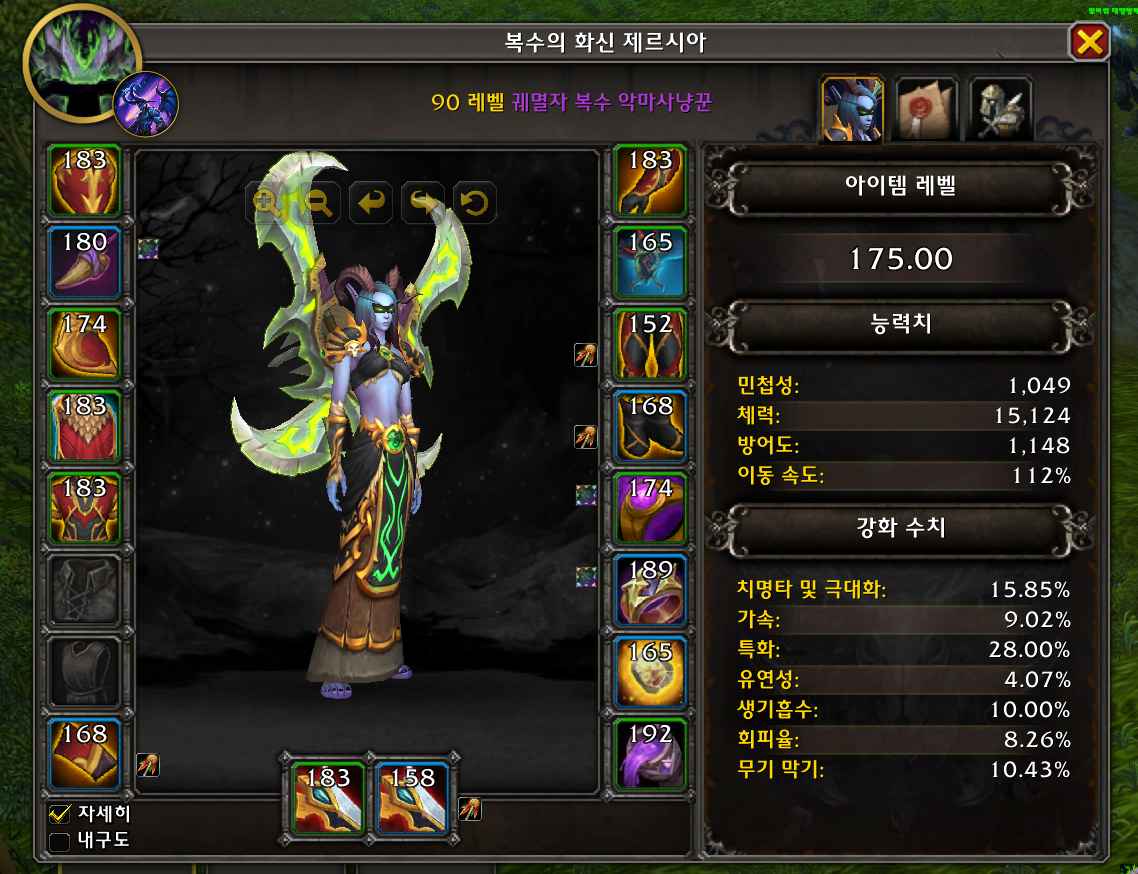Choose the item level 152 leg armor slot

tap(650, 344)
